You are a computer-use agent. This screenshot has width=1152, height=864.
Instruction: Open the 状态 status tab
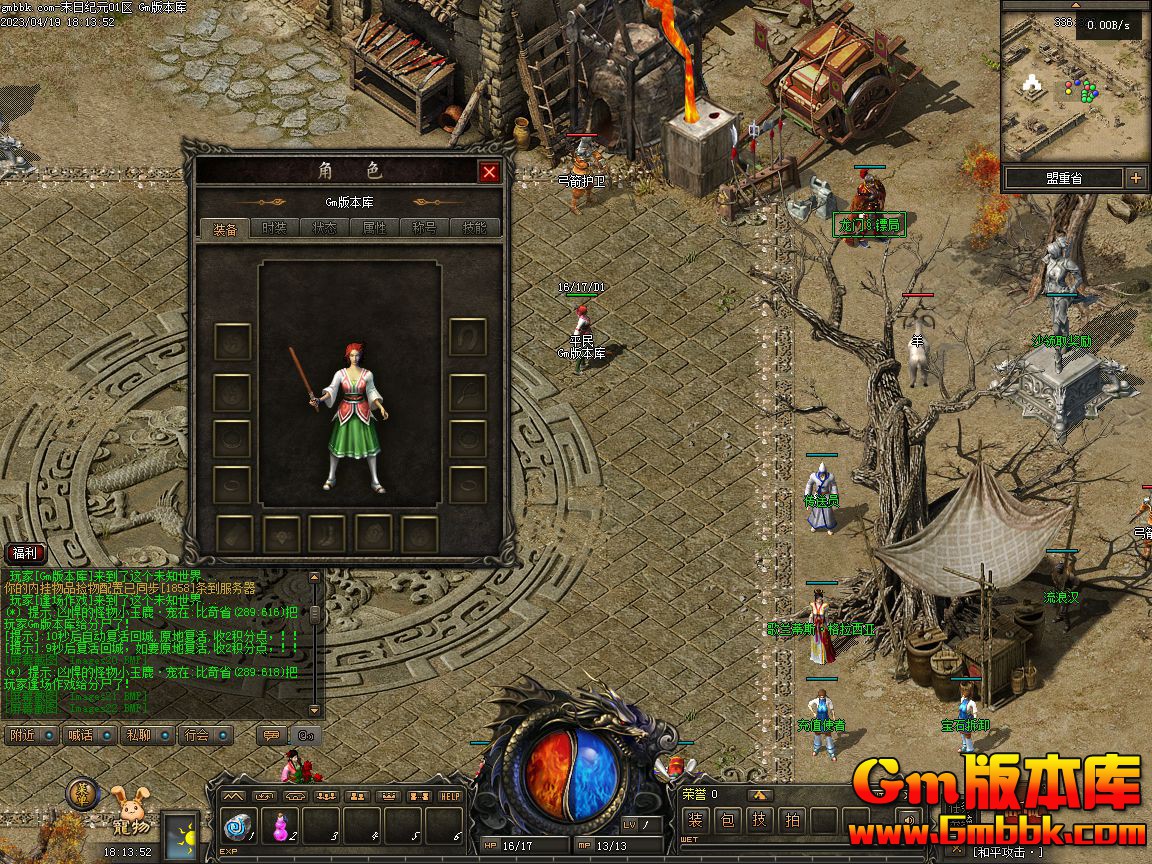(x=324, y=228)
